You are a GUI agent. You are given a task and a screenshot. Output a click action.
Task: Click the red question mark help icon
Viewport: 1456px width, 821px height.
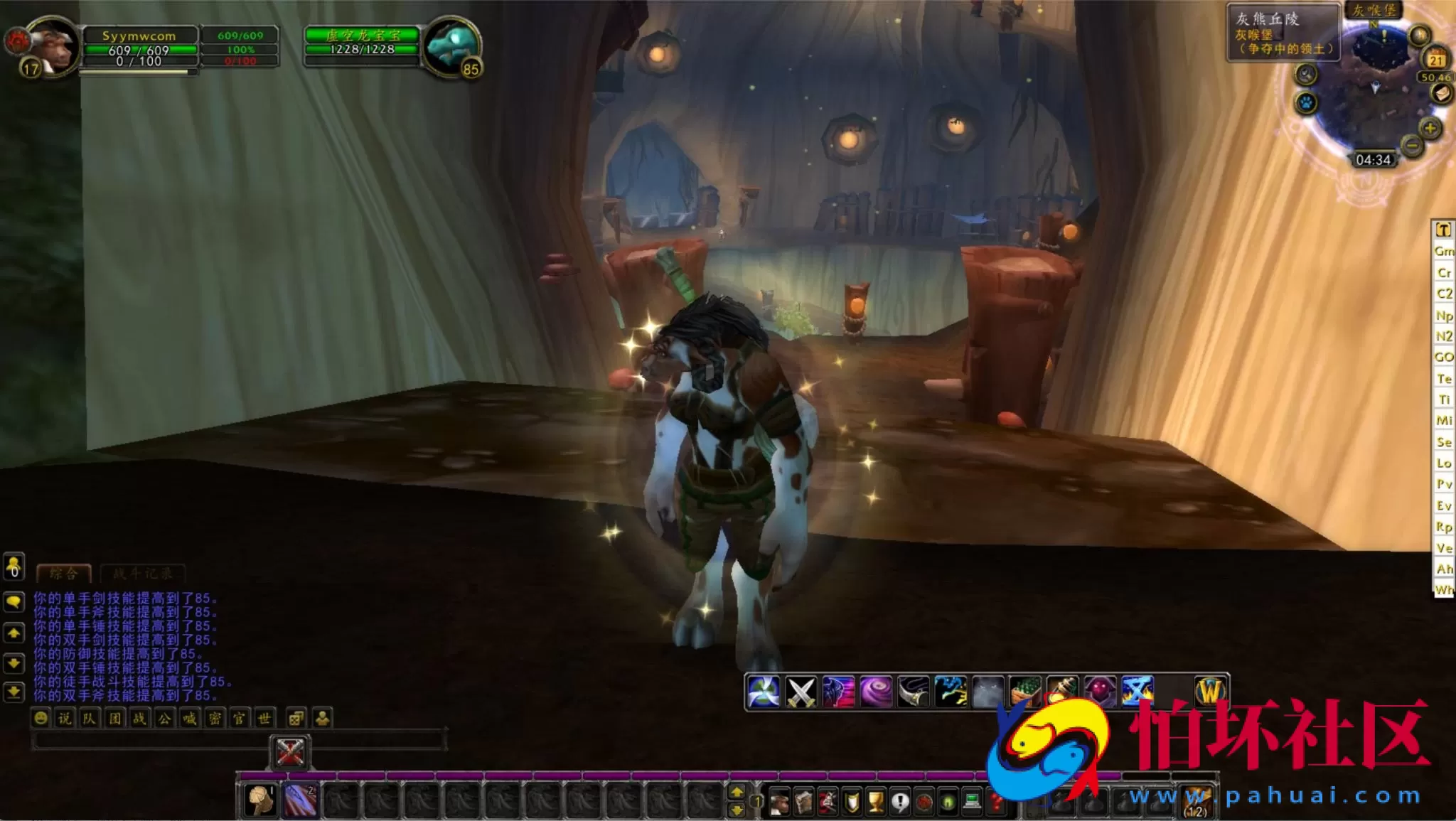(x=996, y=800)
